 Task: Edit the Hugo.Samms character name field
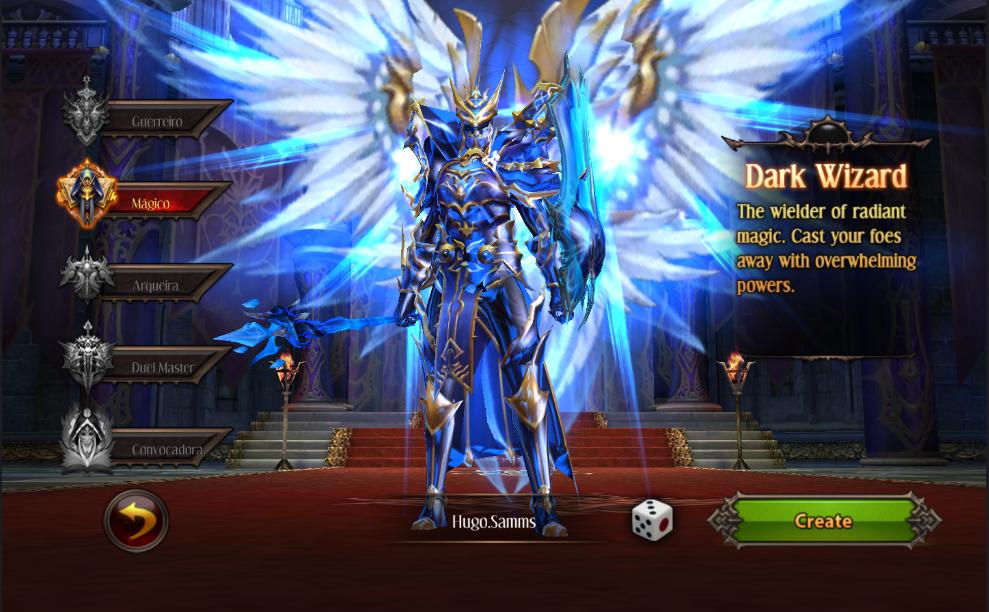493,522
